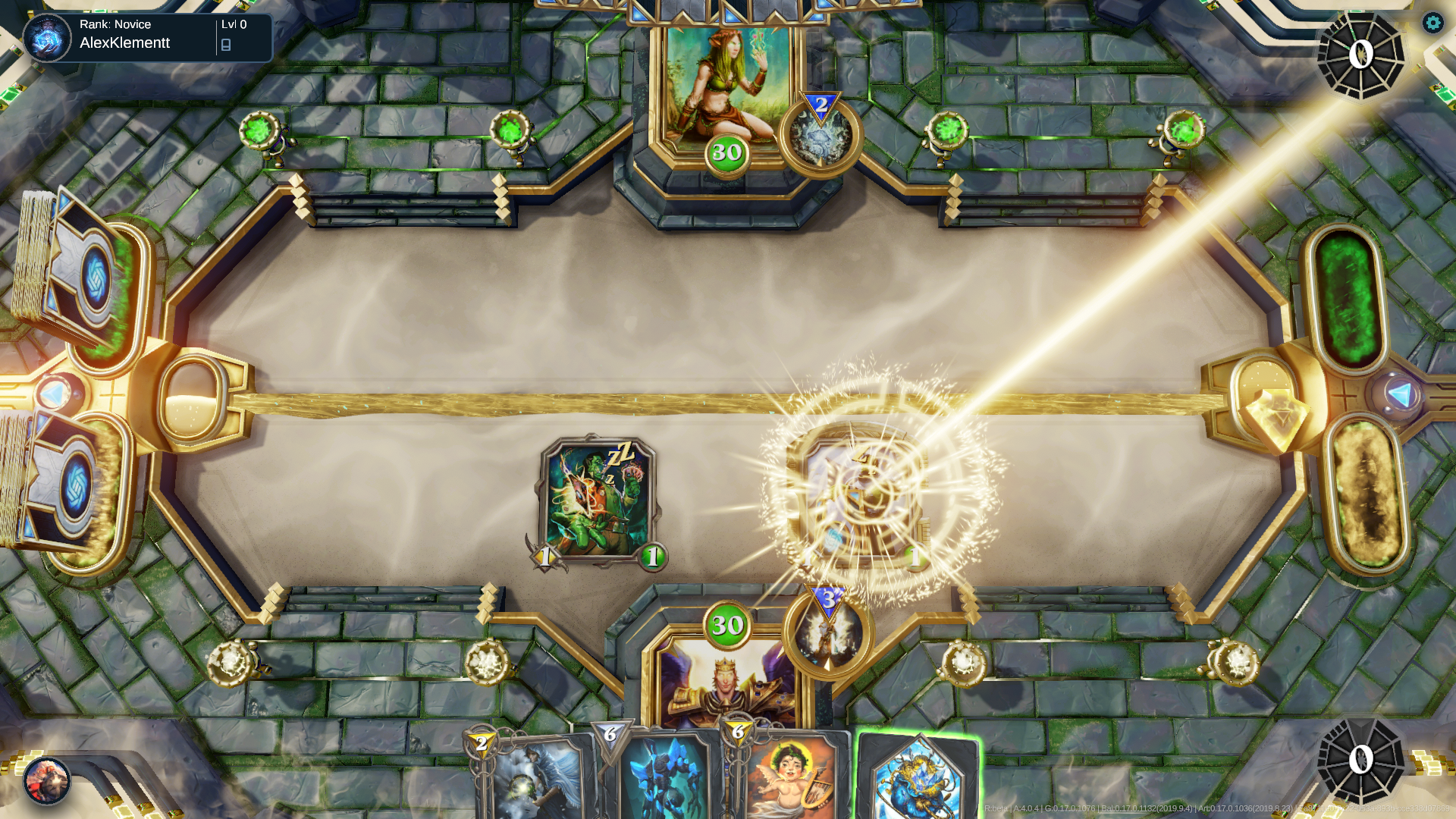Click the version text in the bottom right corner
The height and width of the screenshot is (819, 1456).
1213,809
